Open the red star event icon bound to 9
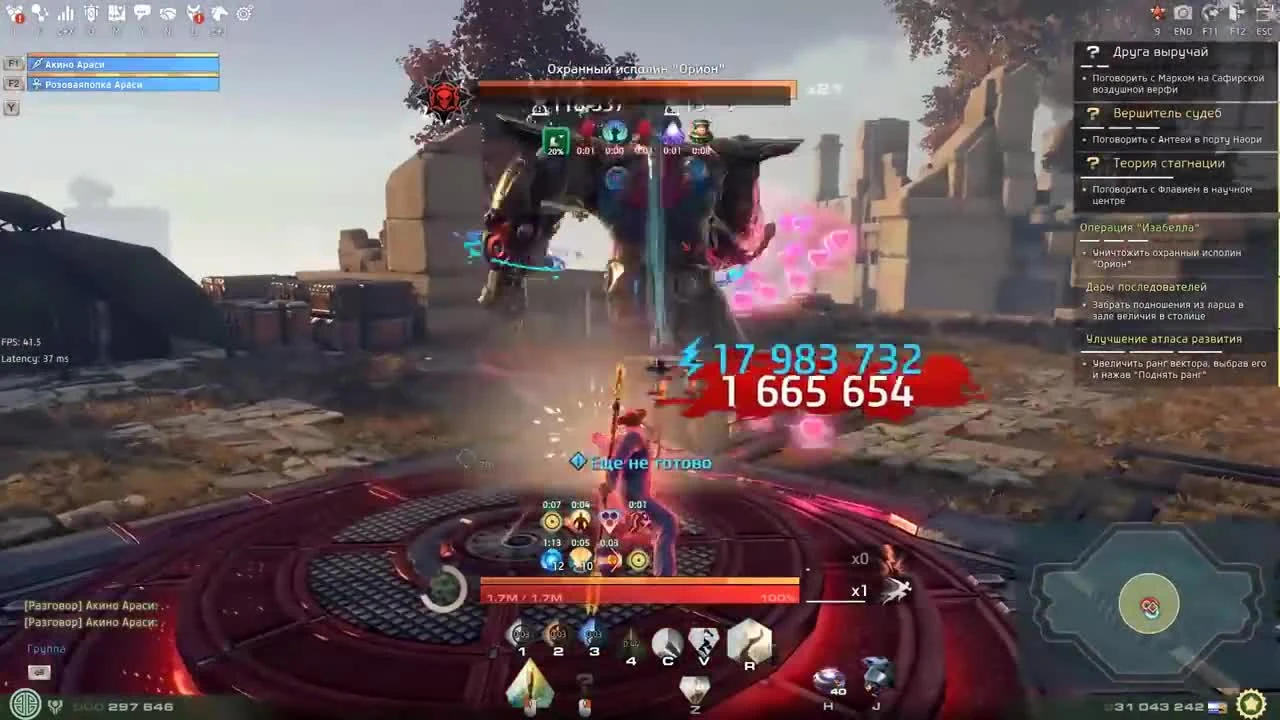The height and width of the screenshot is (720, 1280). (x=1157, y=12)
